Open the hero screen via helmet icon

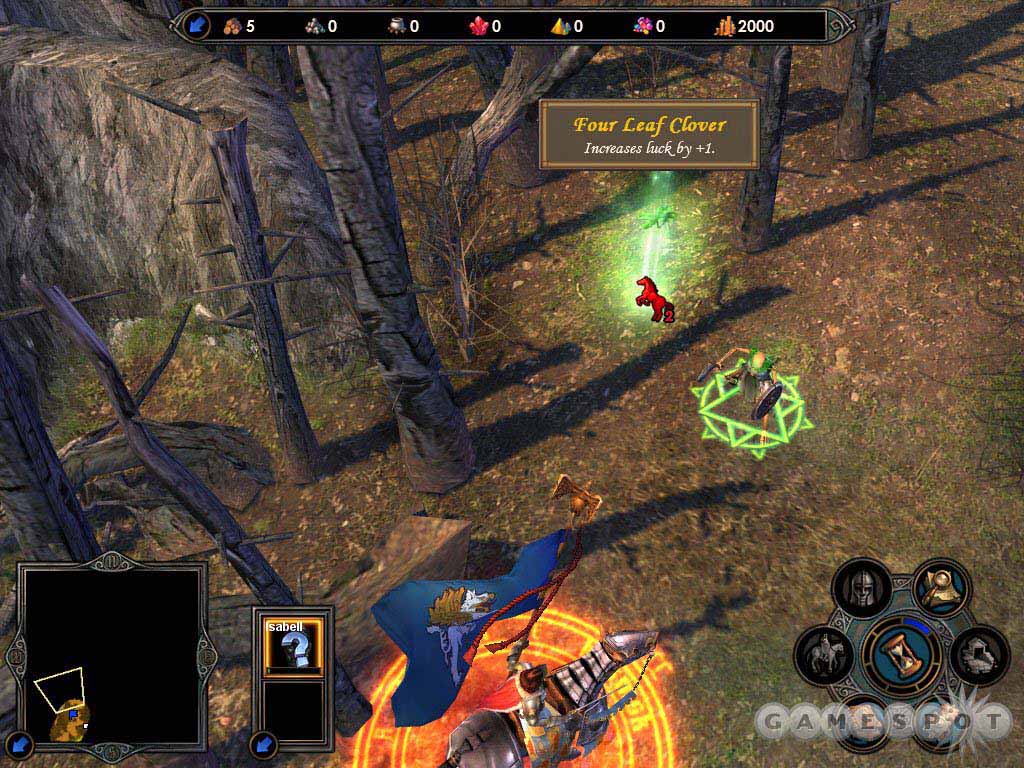(x=861, y=590)
